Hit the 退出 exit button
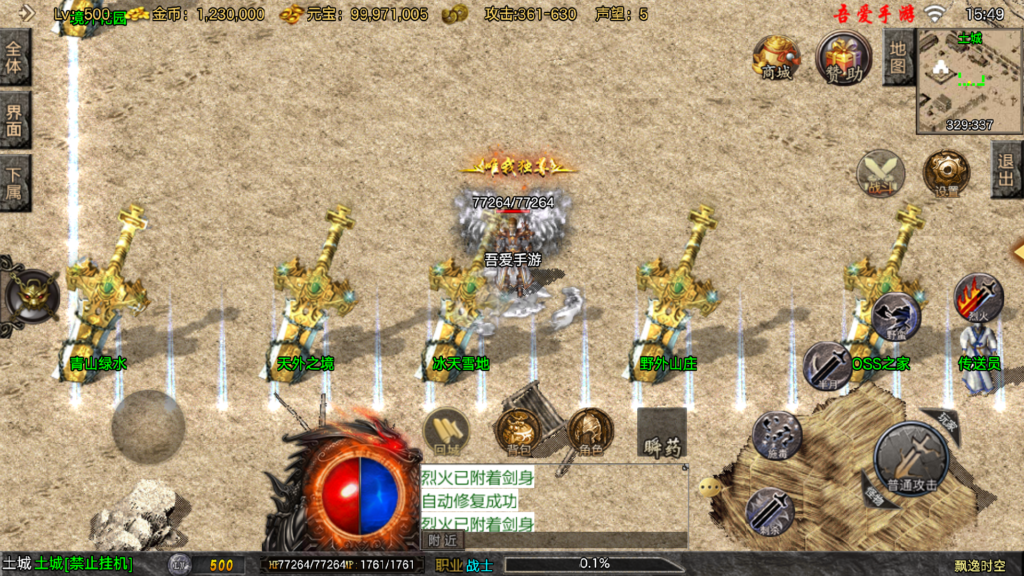 tap(1006, 170)
